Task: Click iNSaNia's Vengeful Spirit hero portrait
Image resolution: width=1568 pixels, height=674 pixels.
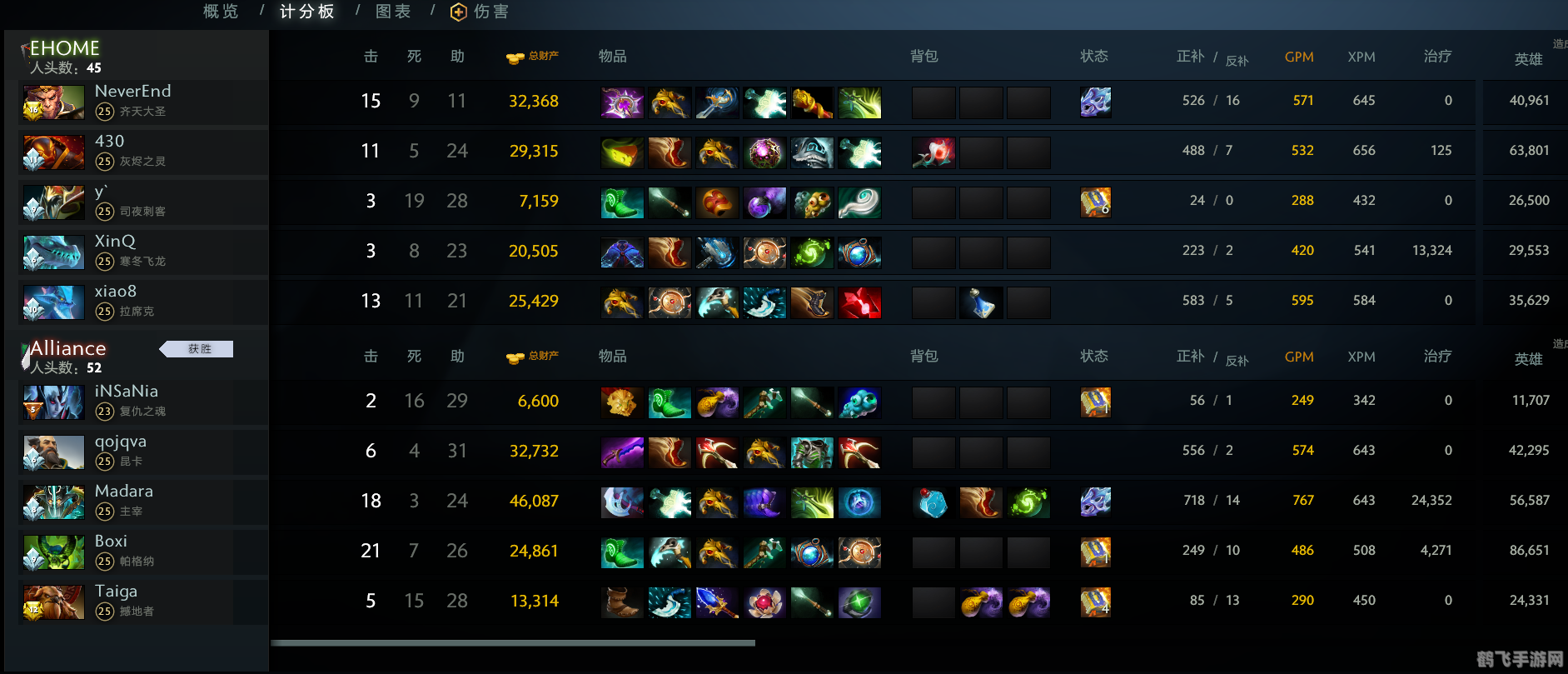Action: tap(53, 402)
